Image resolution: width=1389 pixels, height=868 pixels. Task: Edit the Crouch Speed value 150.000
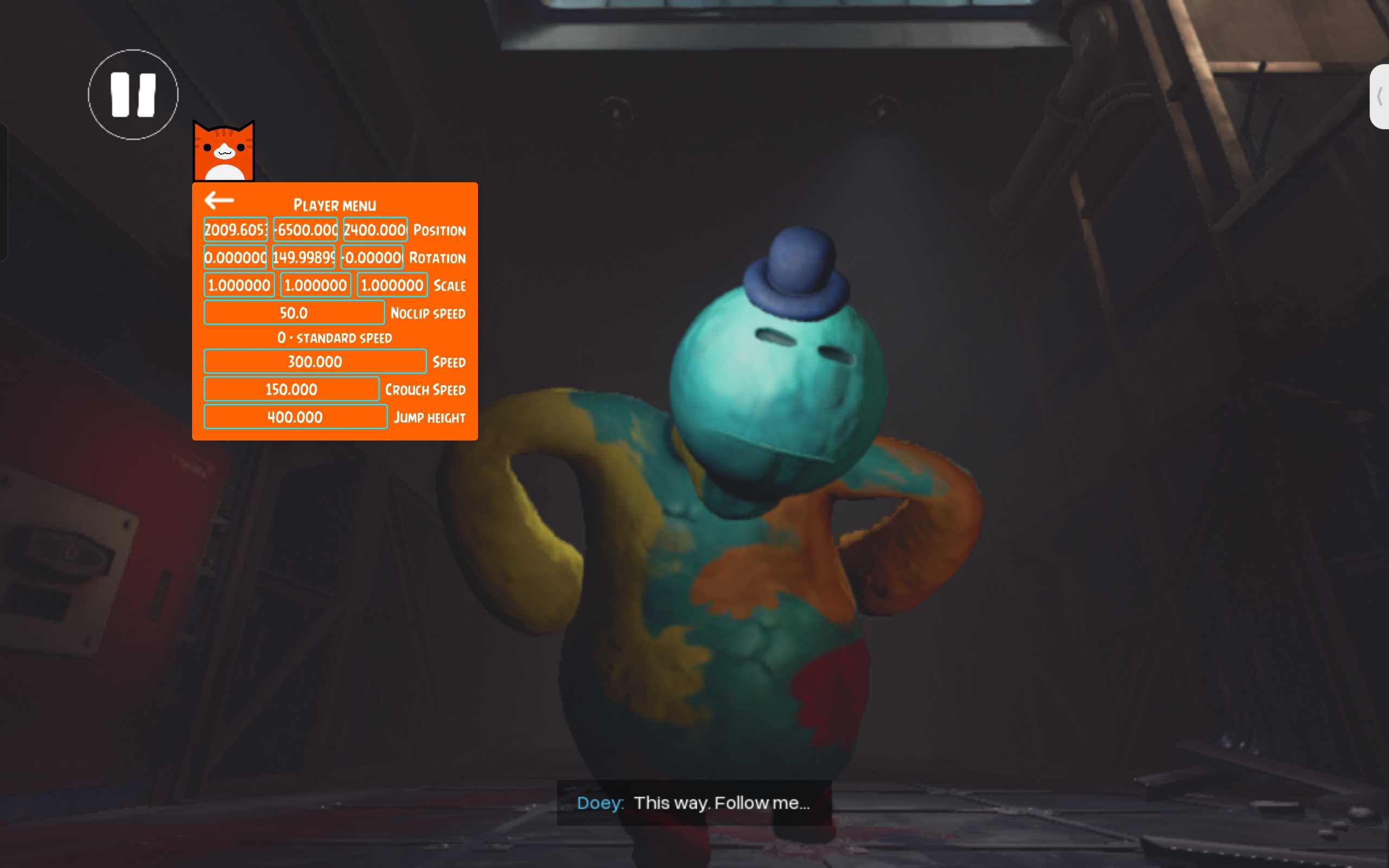291,389
